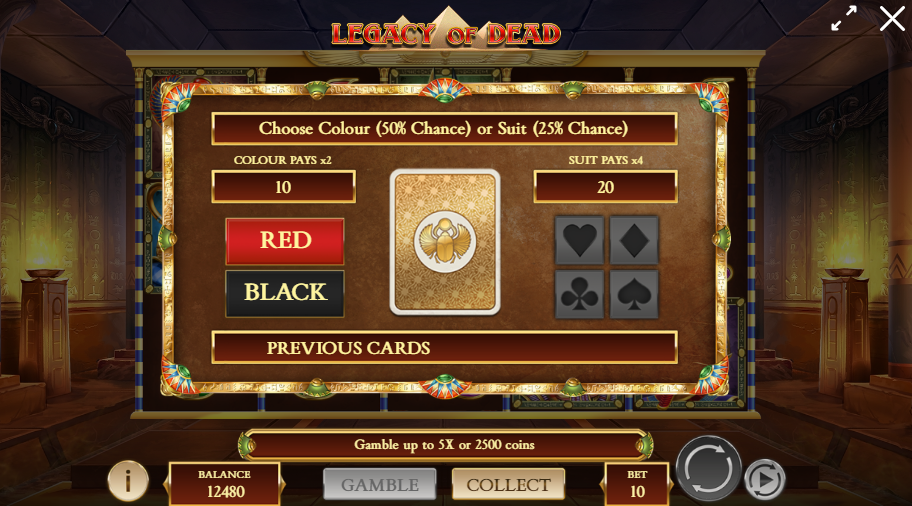Pick the hearts suit
Image resolution: width=912 pixels, height=506 pixels.
point(580,241)
